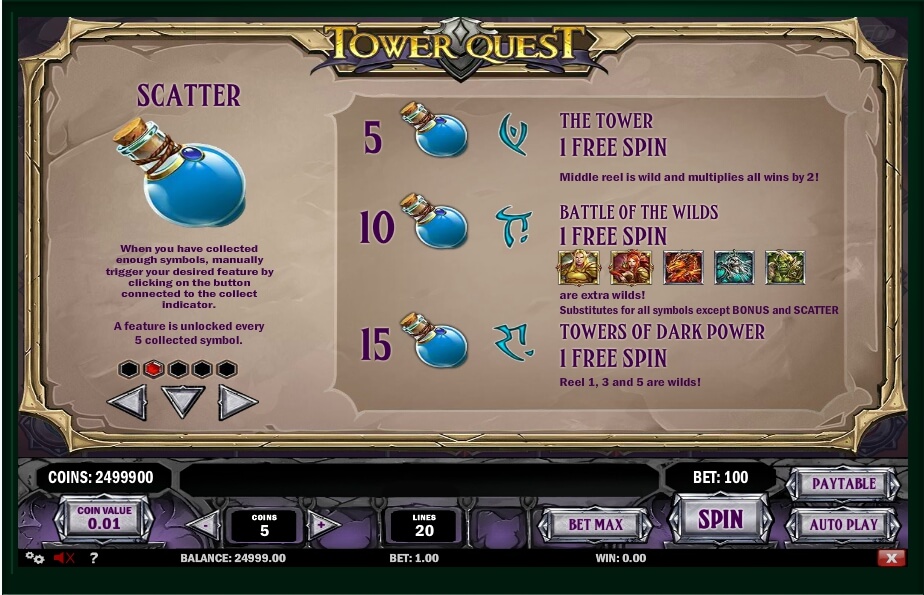Click the LINES count box

pyautogui.click(x=423, y=525)
